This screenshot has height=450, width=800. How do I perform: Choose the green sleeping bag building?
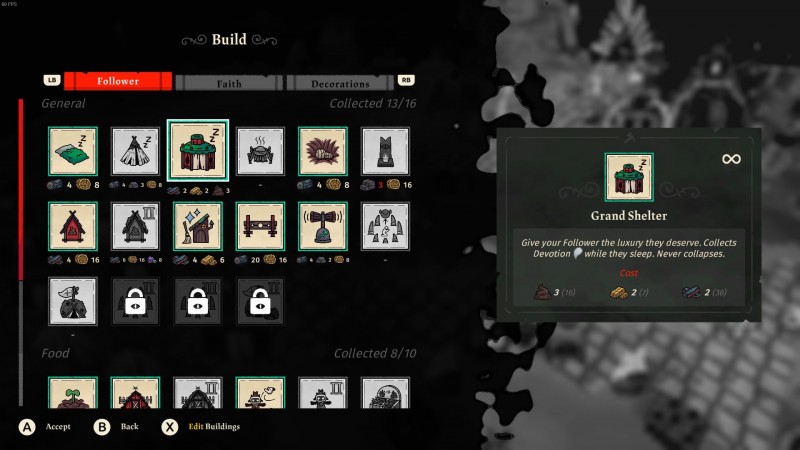click(73, 151)
